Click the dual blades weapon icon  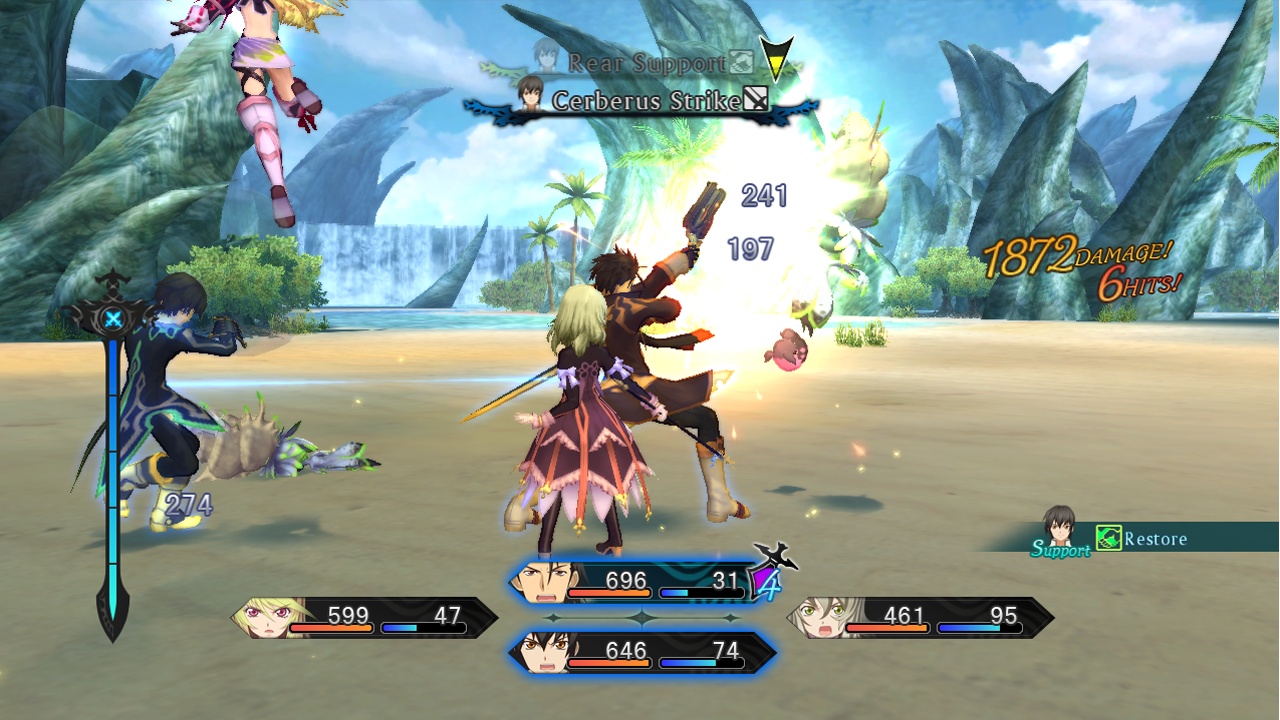tap(777, 554)
